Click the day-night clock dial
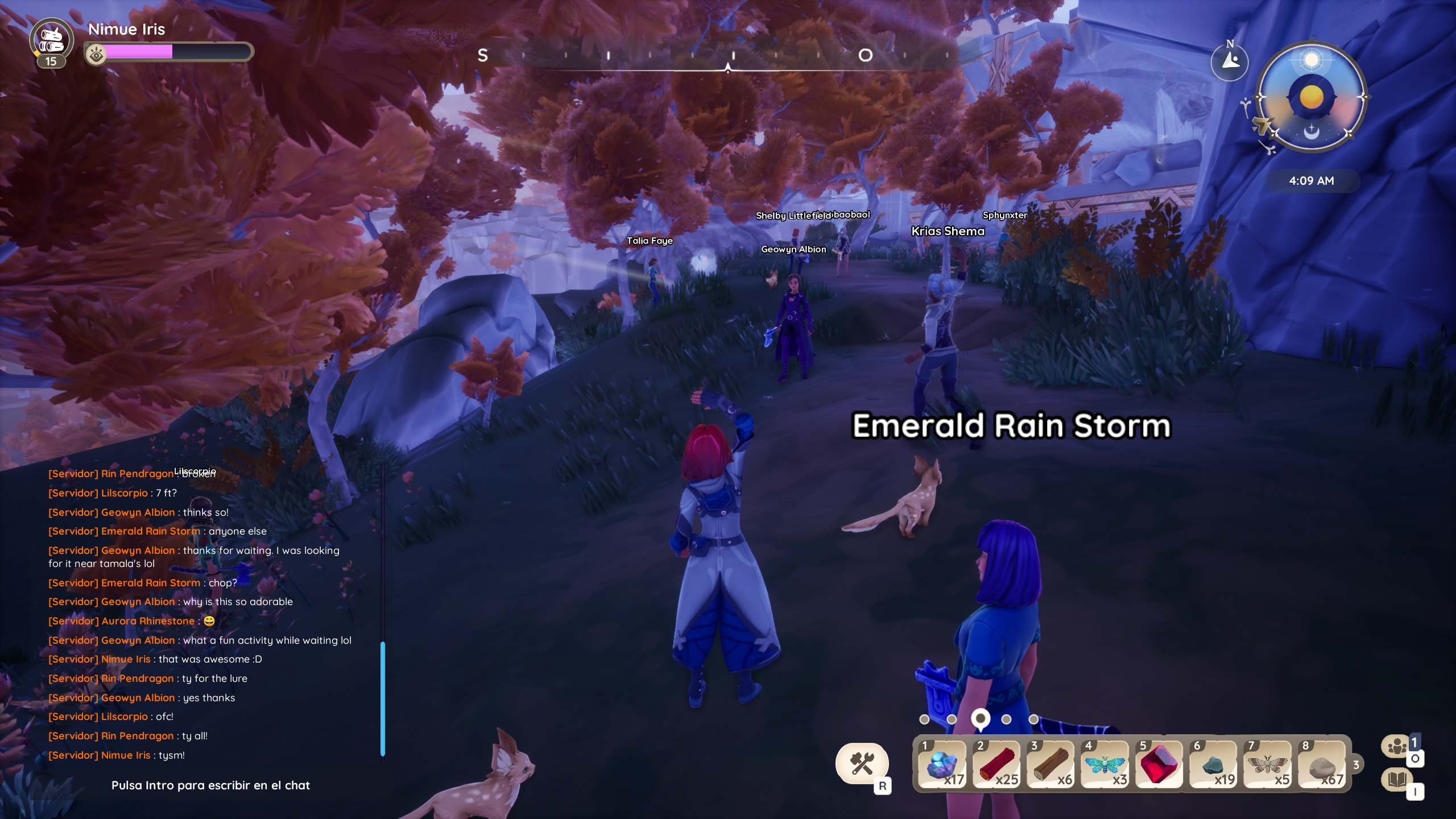The image size is (1456, 819). (1311, 97)
